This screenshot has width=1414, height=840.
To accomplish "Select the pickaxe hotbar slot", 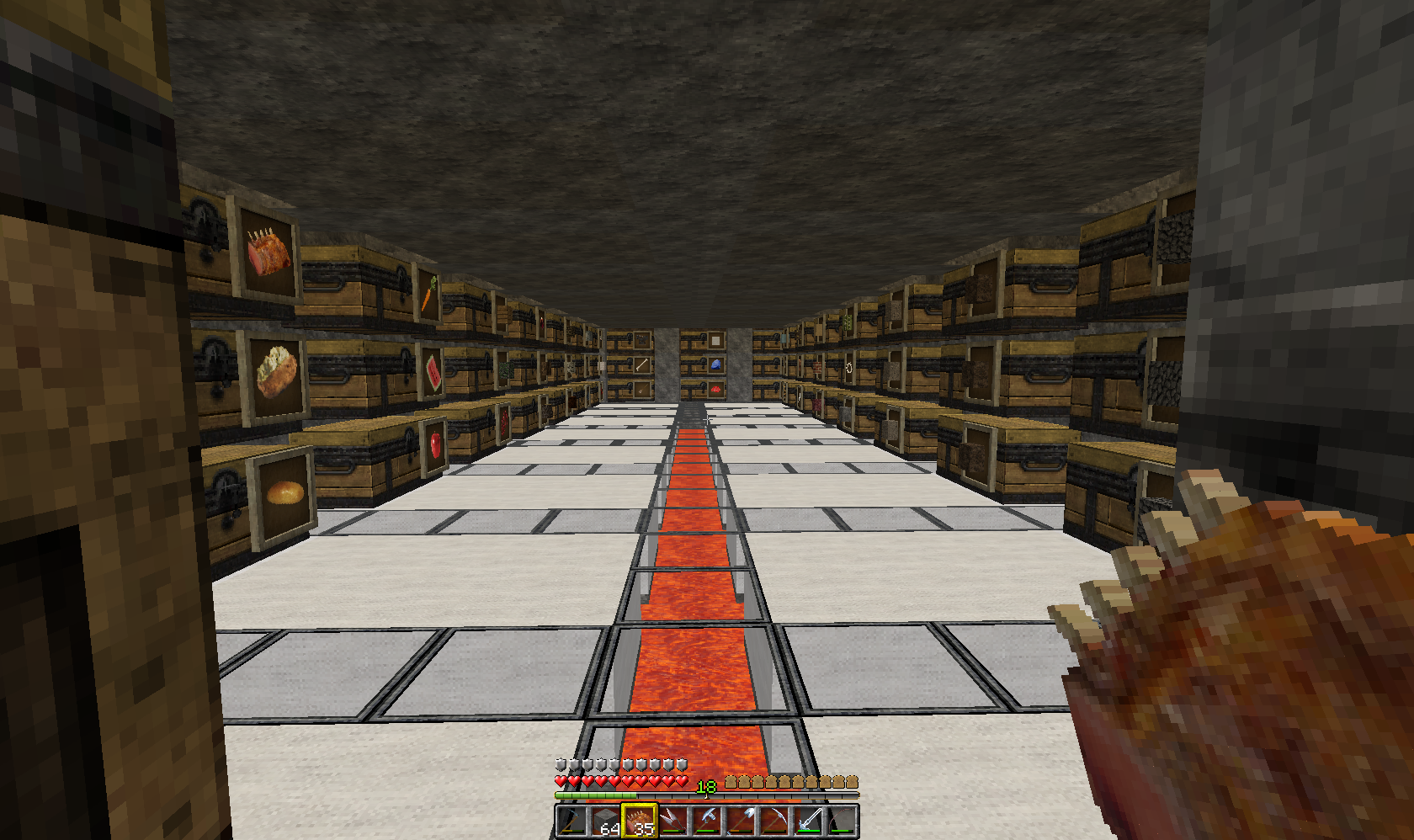I will (x=773, y=821).
